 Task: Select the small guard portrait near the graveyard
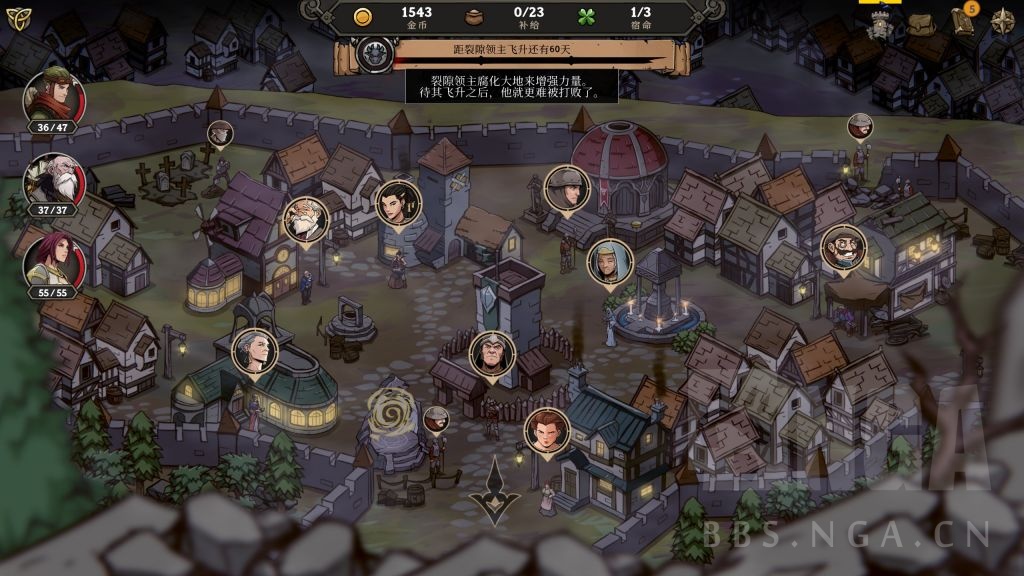click(220, 133)
